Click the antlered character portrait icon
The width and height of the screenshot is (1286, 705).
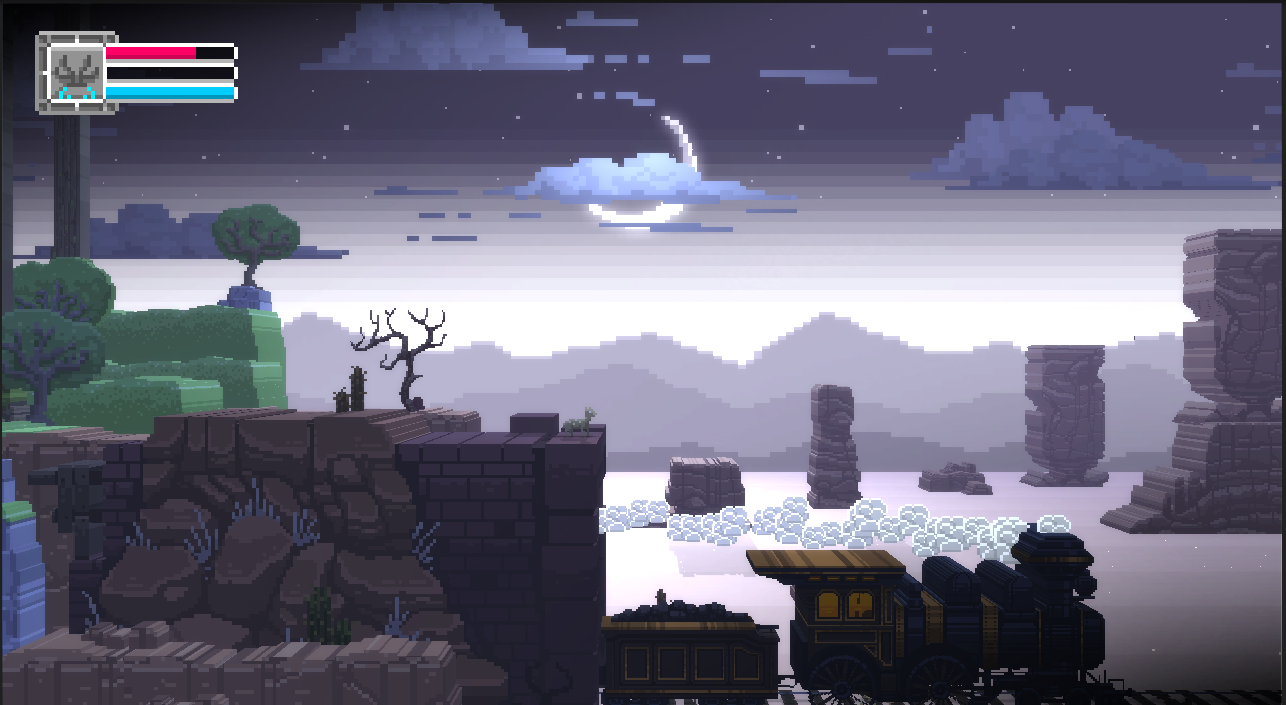tap(76, 73)
